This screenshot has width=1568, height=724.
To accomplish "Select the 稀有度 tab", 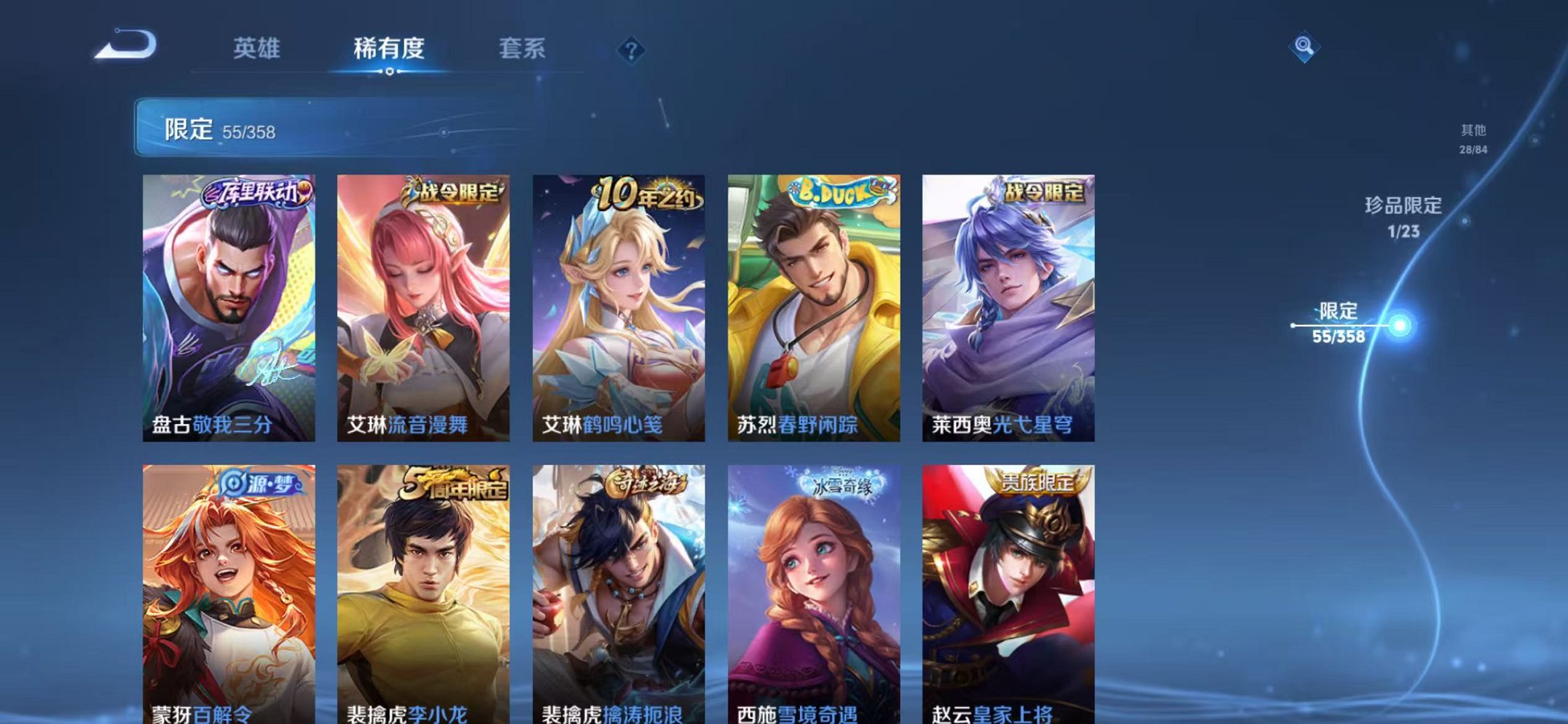I will pos(391,48).
